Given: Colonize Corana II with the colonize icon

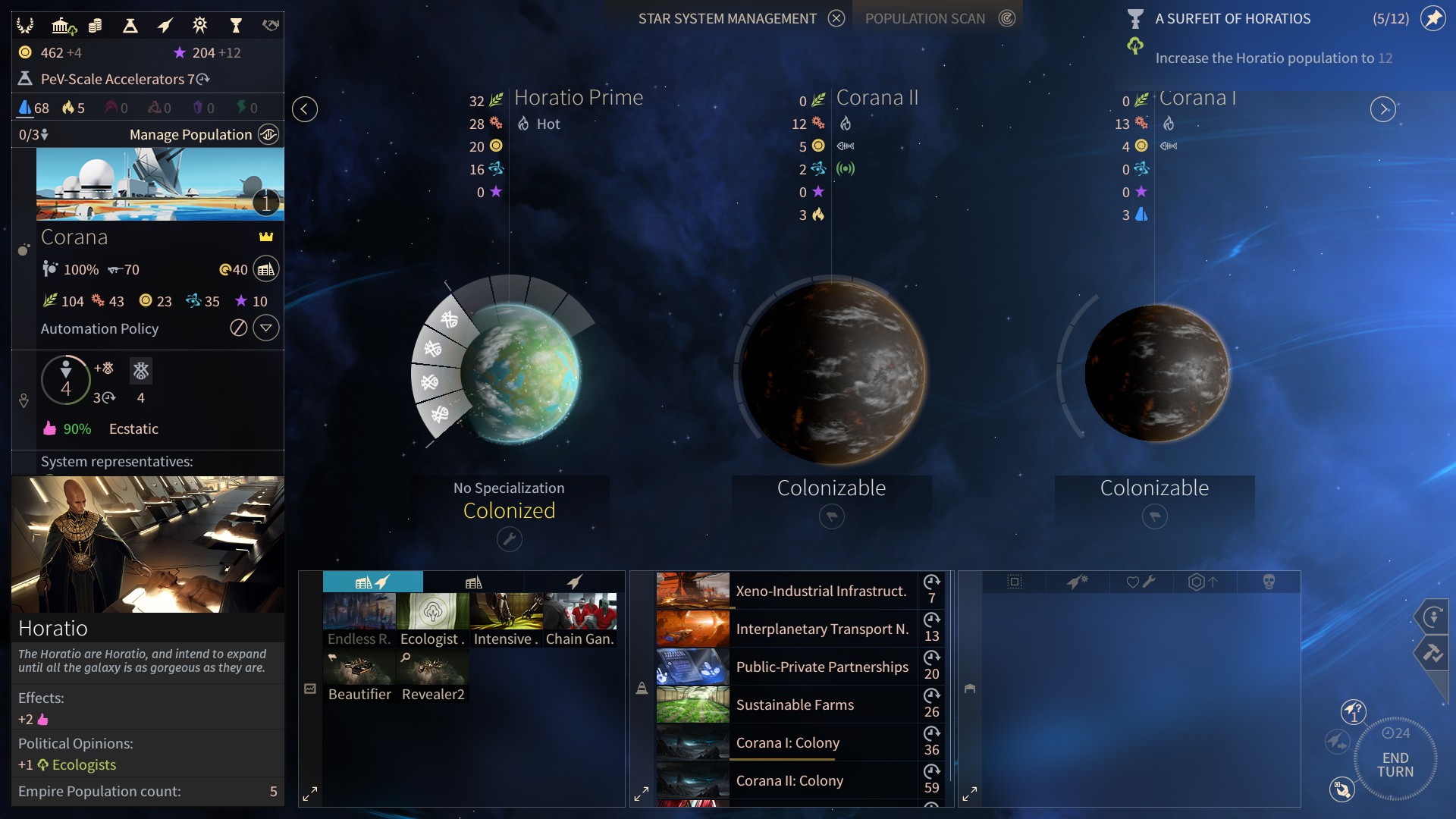Looking at the screenshot, I should coord(831,516).
